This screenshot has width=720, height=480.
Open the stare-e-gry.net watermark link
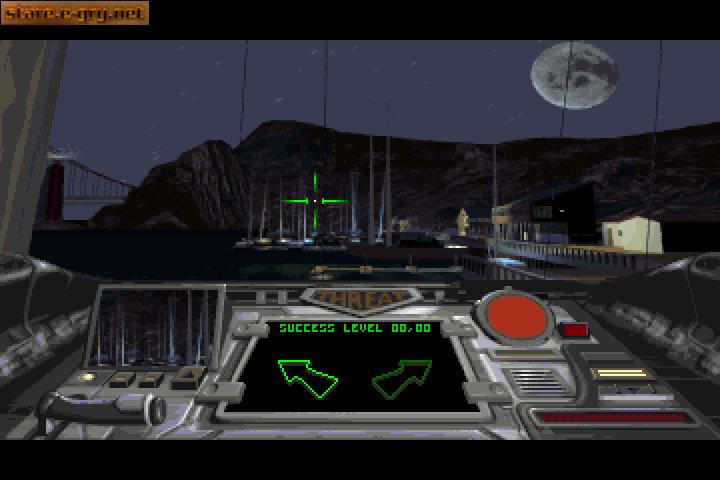pyautogui.click(x=74, y=13)
